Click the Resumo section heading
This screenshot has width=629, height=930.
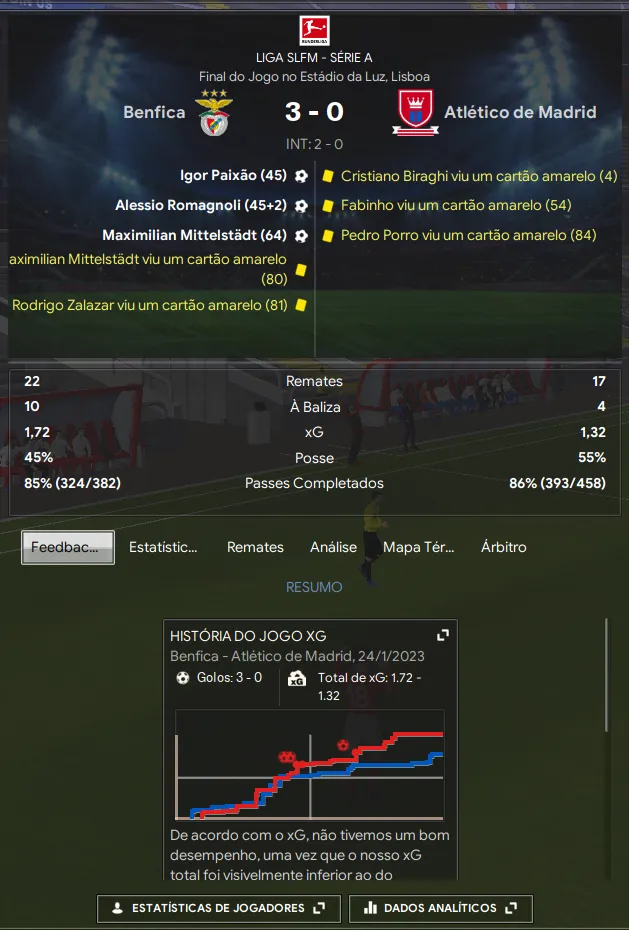click(x=314, y=587)
